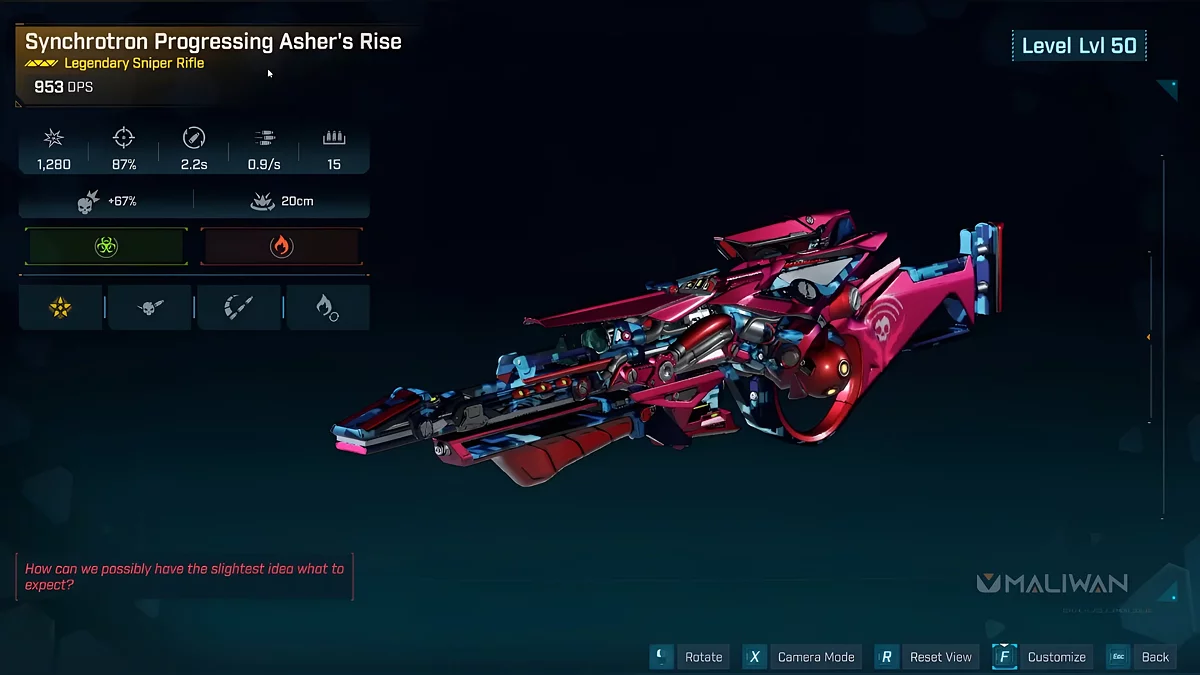
Task: View the skull and bullet perk
Action: point(150,308)
